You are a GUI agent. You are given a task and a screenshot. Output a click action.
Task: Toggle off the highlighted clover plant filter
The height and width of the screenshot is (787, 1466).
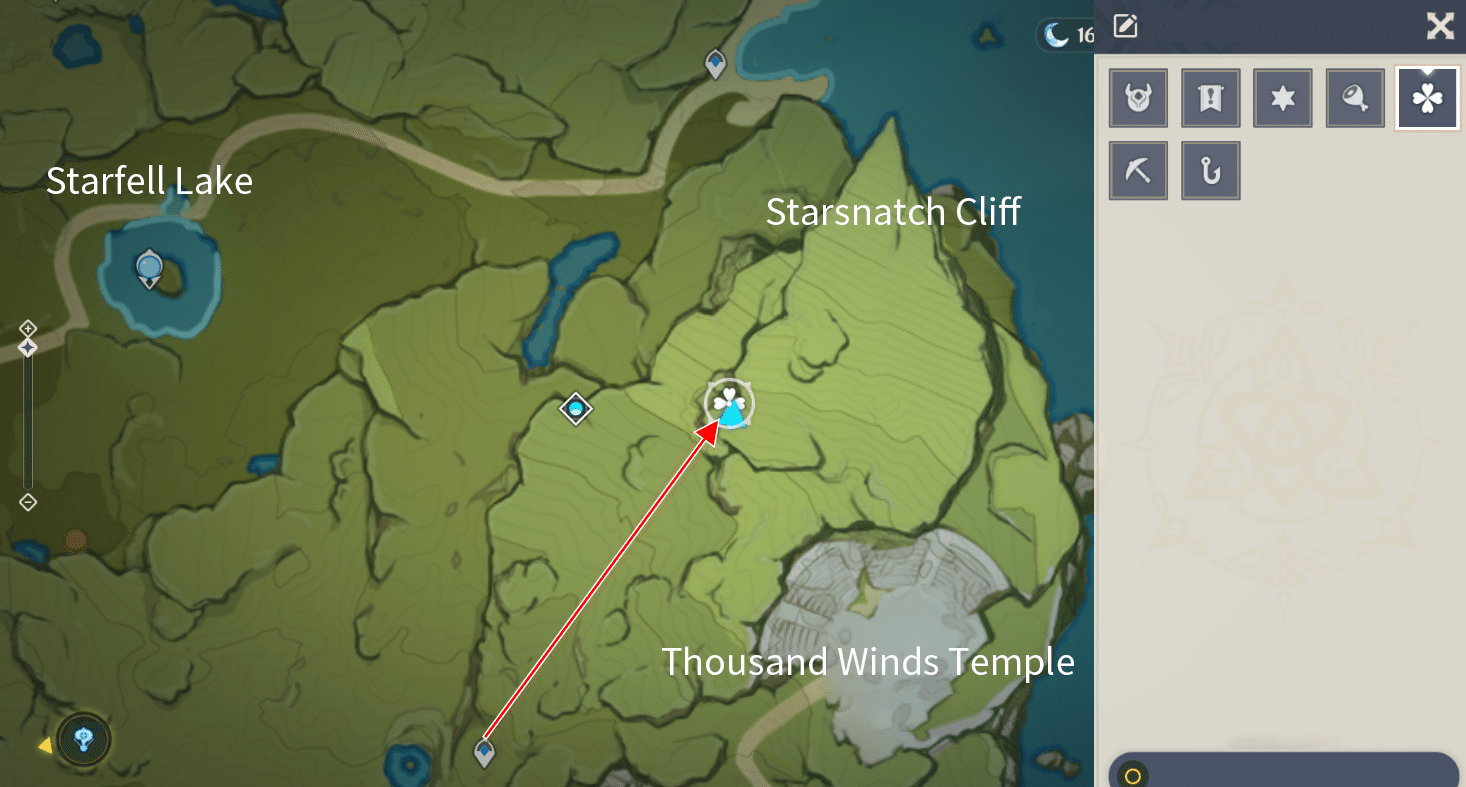click(x=1427, y=98)
